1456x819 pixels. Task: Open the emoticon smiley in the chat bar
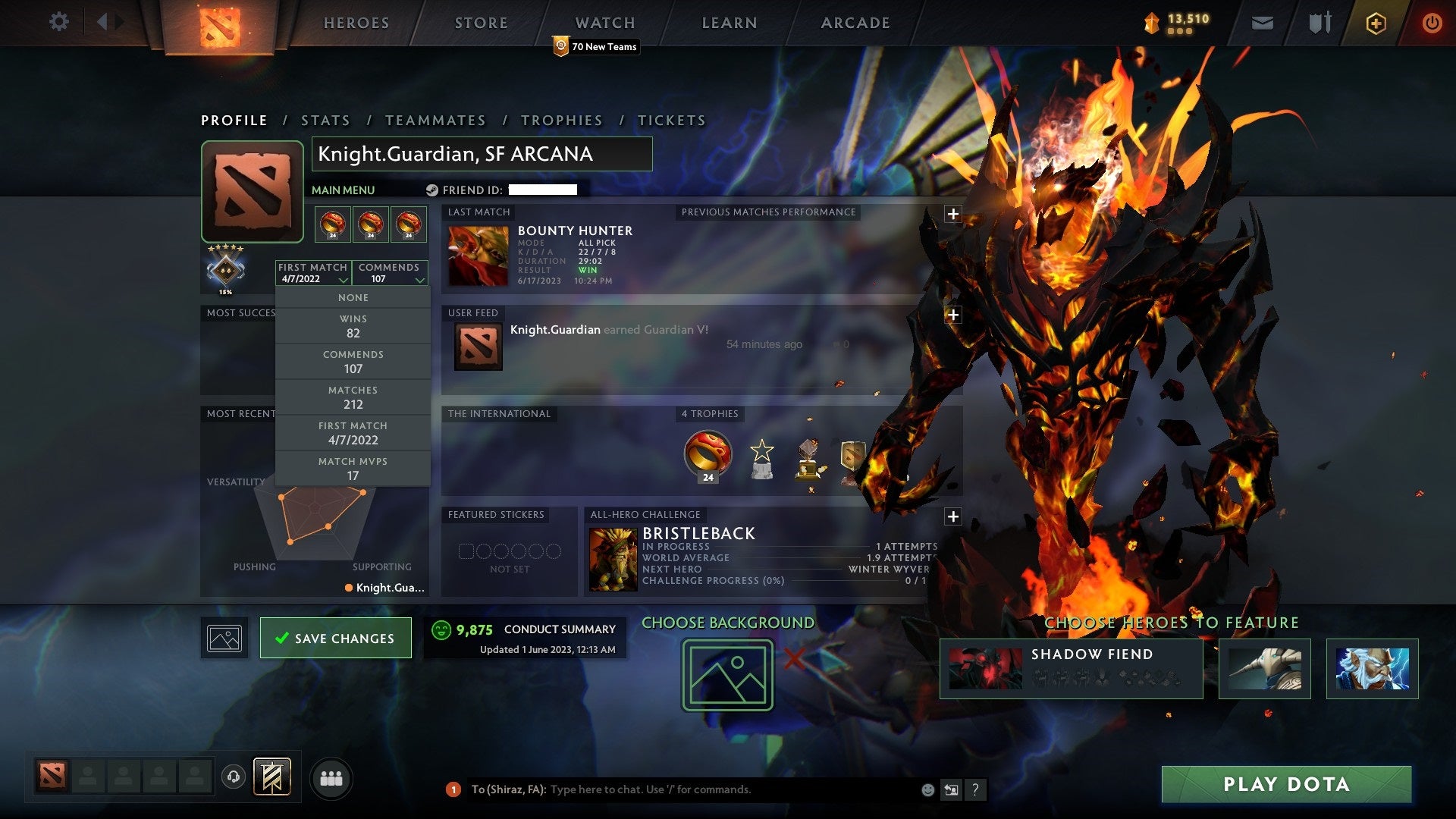click(927, 789)
